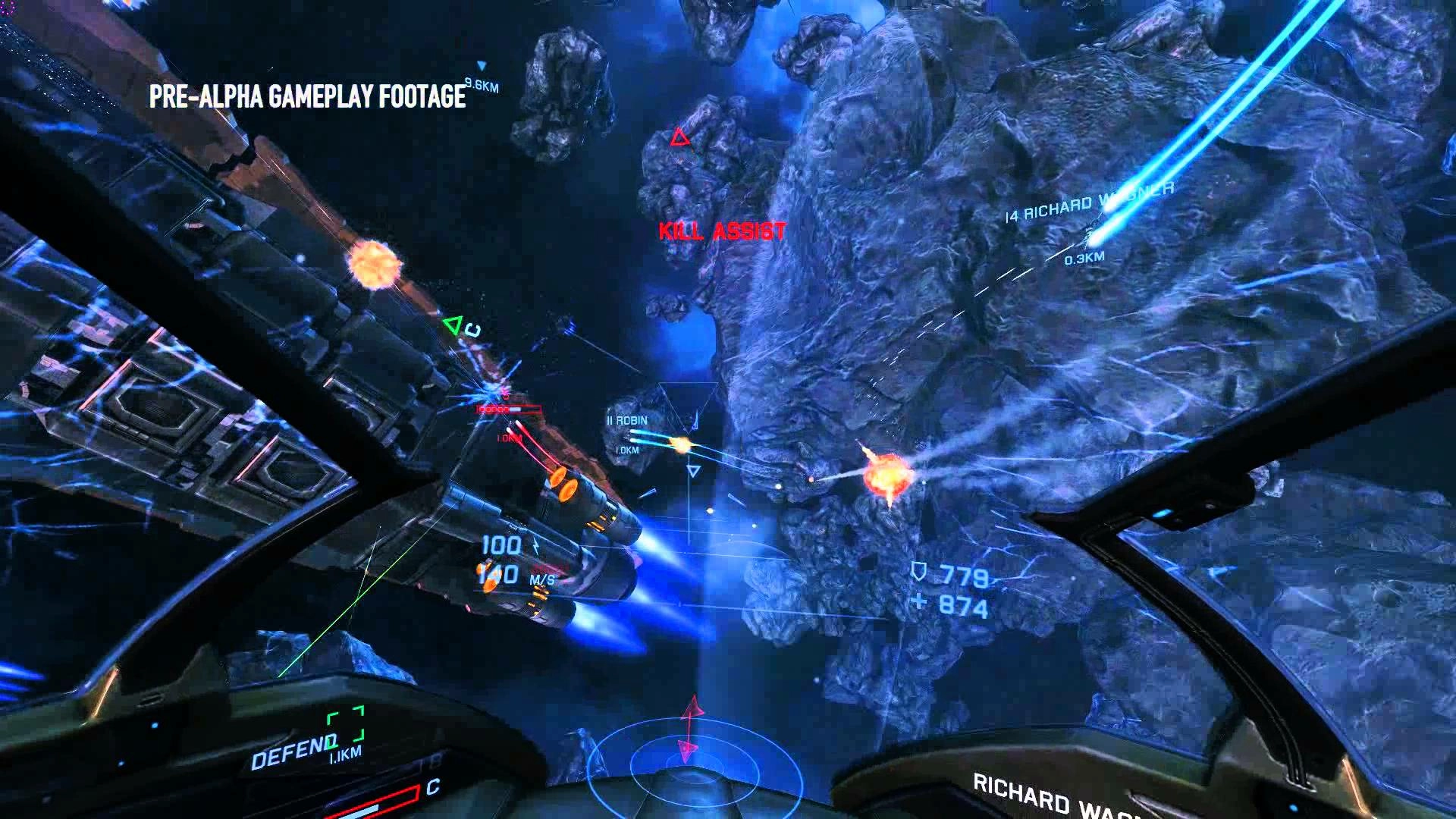Select the green objective C marker
Viewport: 1456px width, 819px height.
(453, 326)
